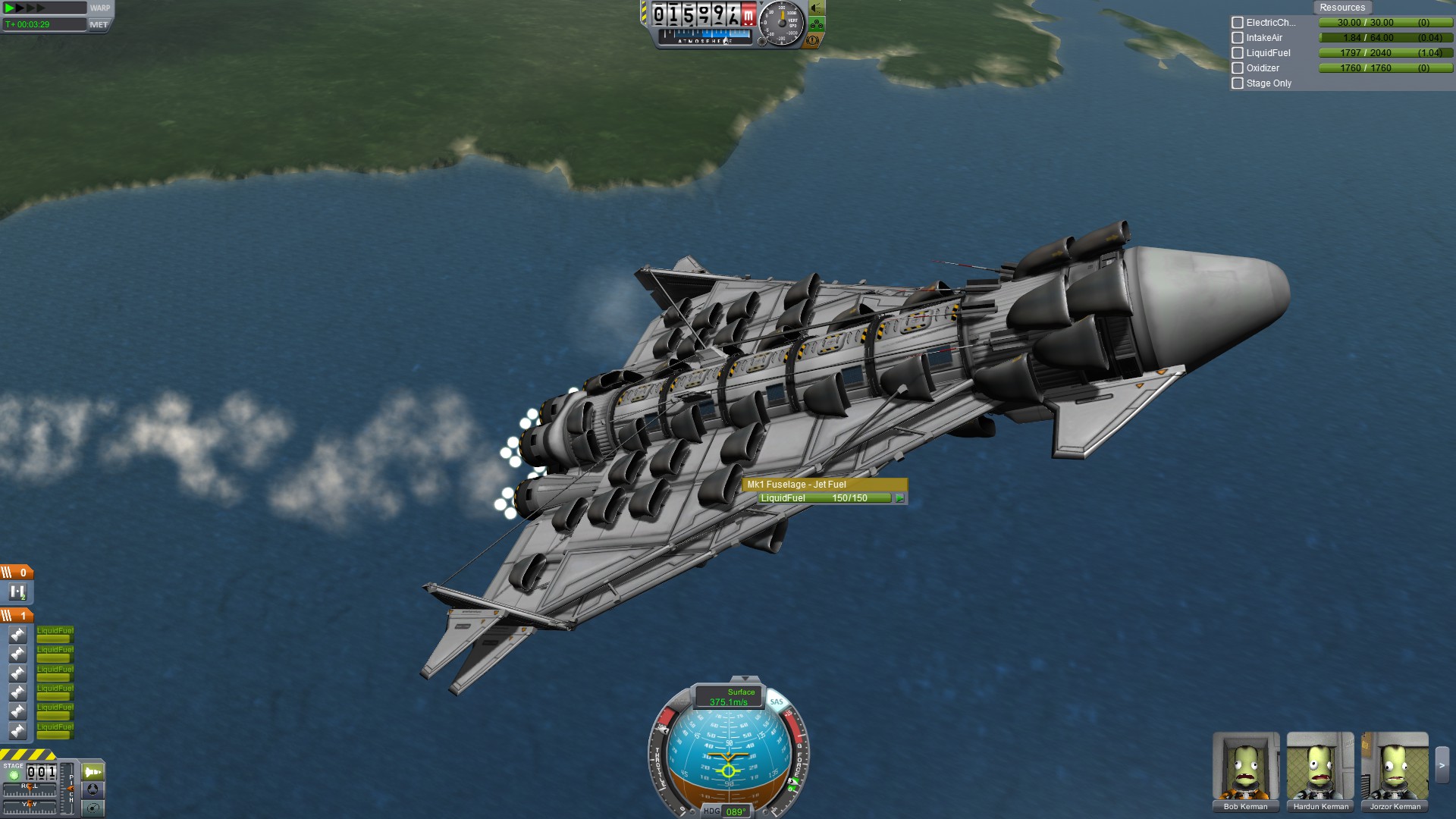Viewport: 1456px width, 819px height.
Task: Toggle the SAS indicator on the navball
Action: point(777,701)
